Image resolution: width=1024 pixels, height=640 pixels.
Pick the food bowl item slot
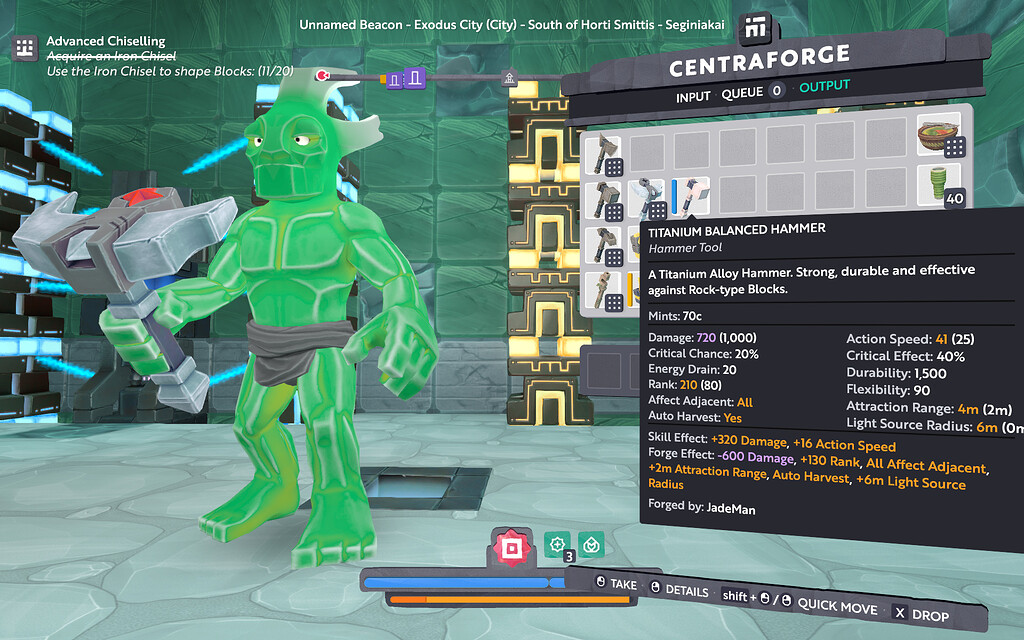click(938, 134)
